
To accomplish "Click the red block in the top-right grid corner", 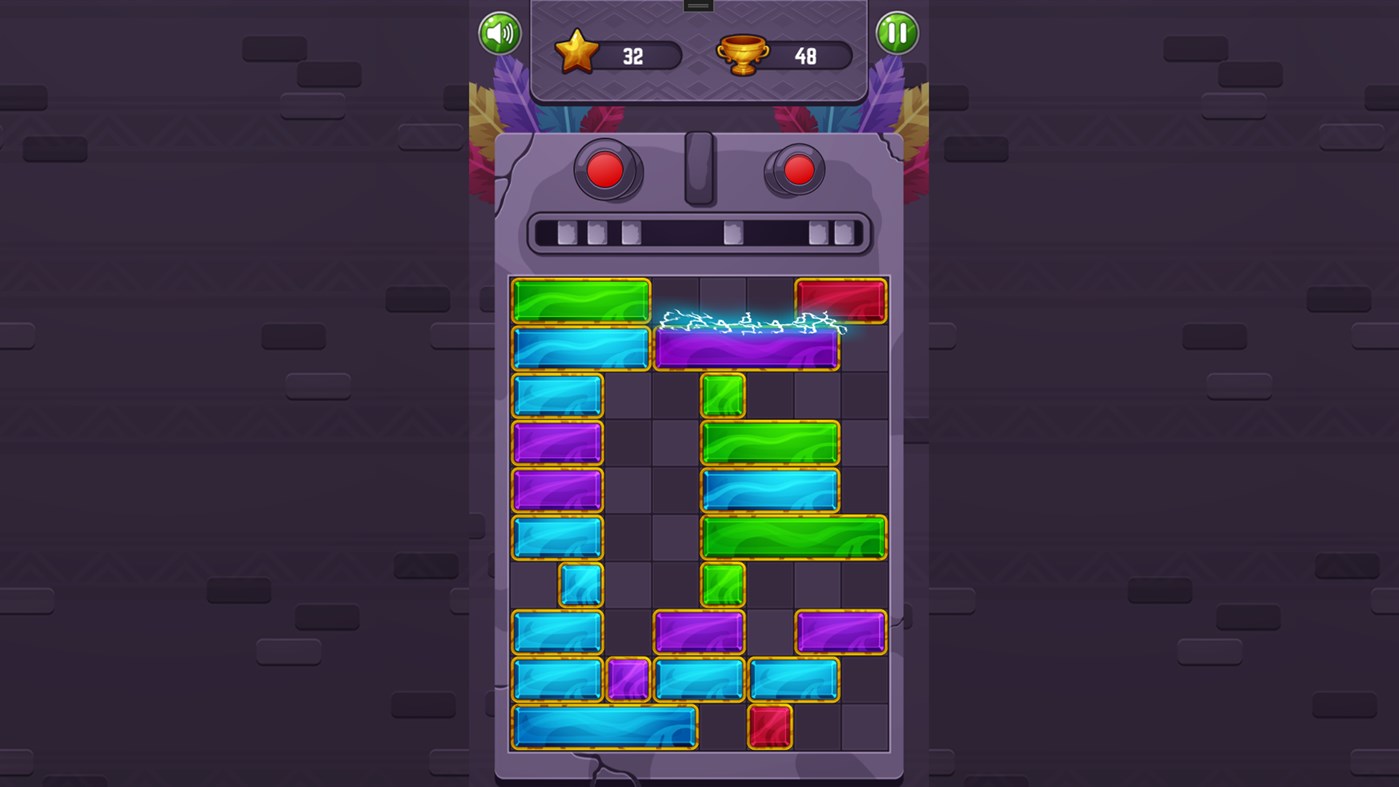I will pos(841,299).
